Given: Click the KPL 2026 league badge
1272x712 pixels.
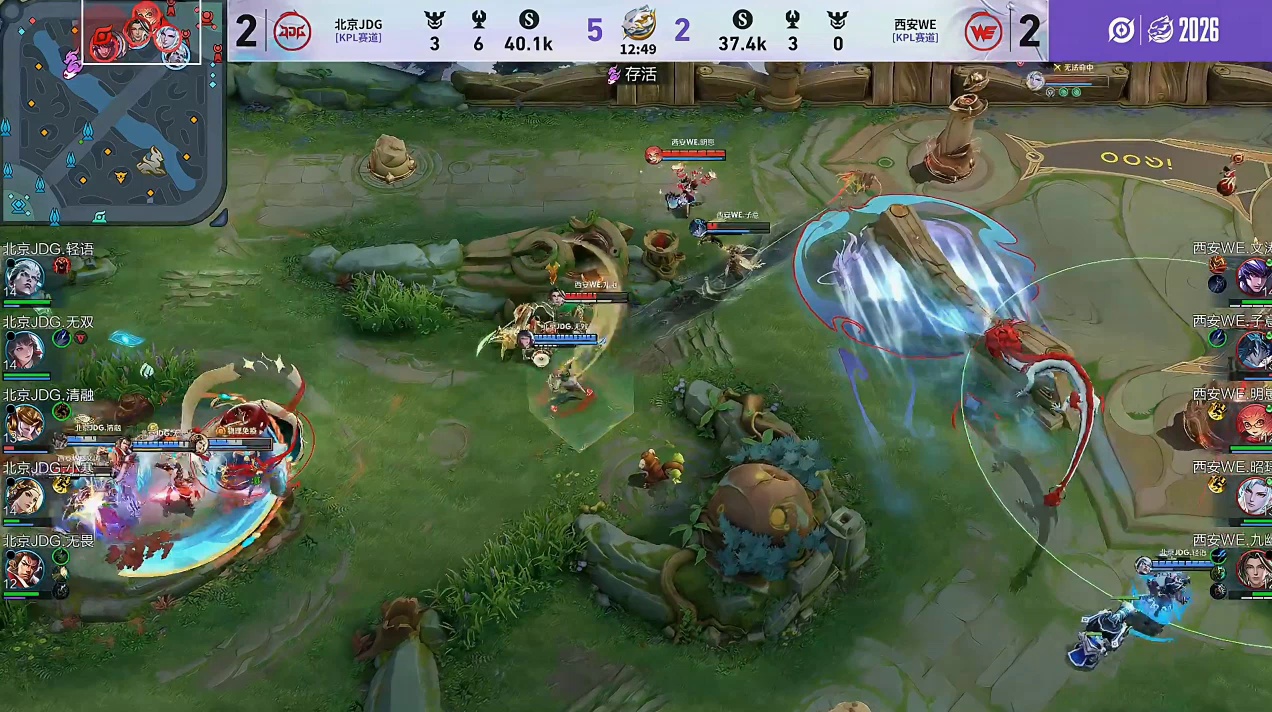Looking at the screenshot, I should click(1163, 30).
